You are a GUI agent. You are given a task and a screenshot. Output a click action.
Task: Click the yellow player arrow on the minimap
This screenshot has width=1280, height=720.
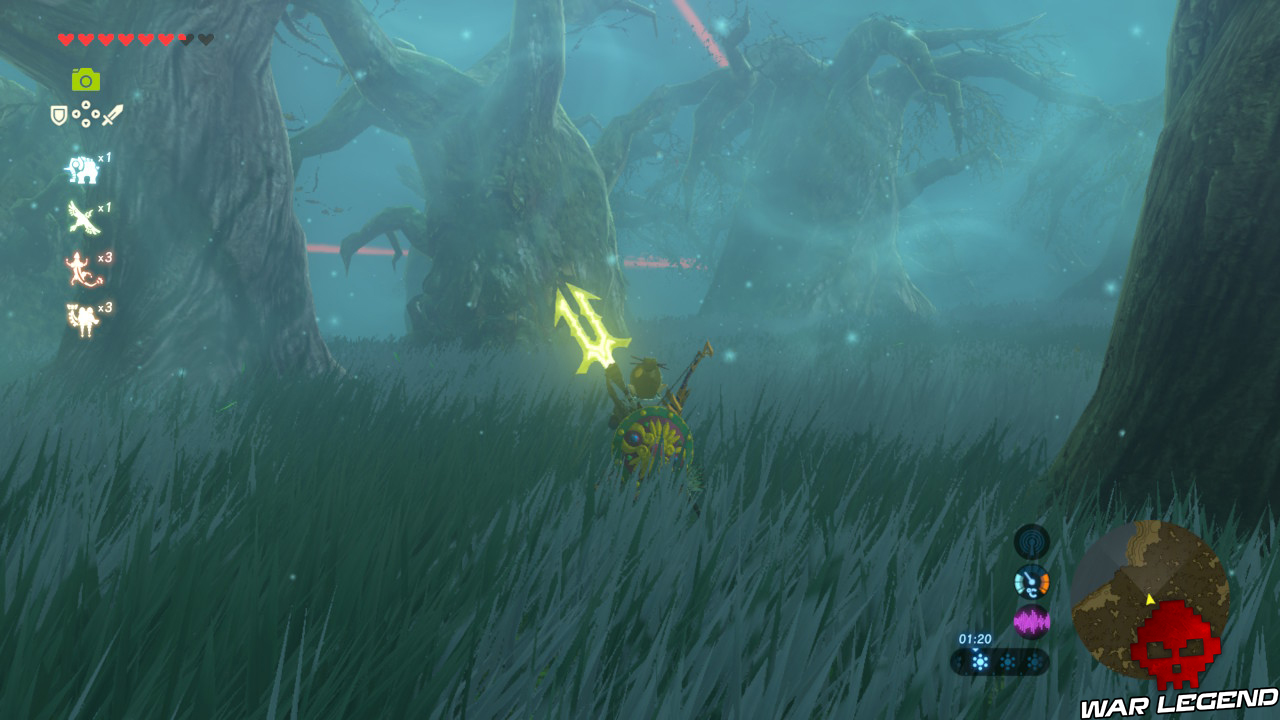1150,602
